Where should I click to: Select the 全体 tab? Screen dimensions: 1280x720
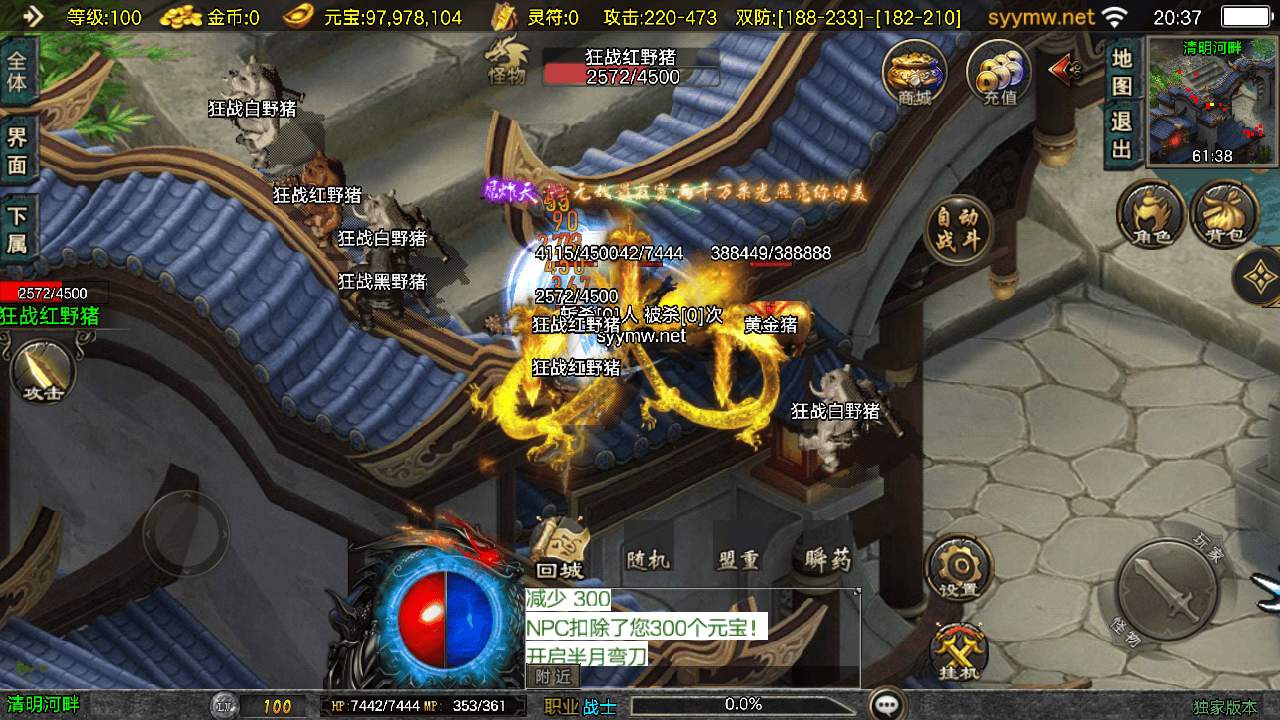coord(17,70)
